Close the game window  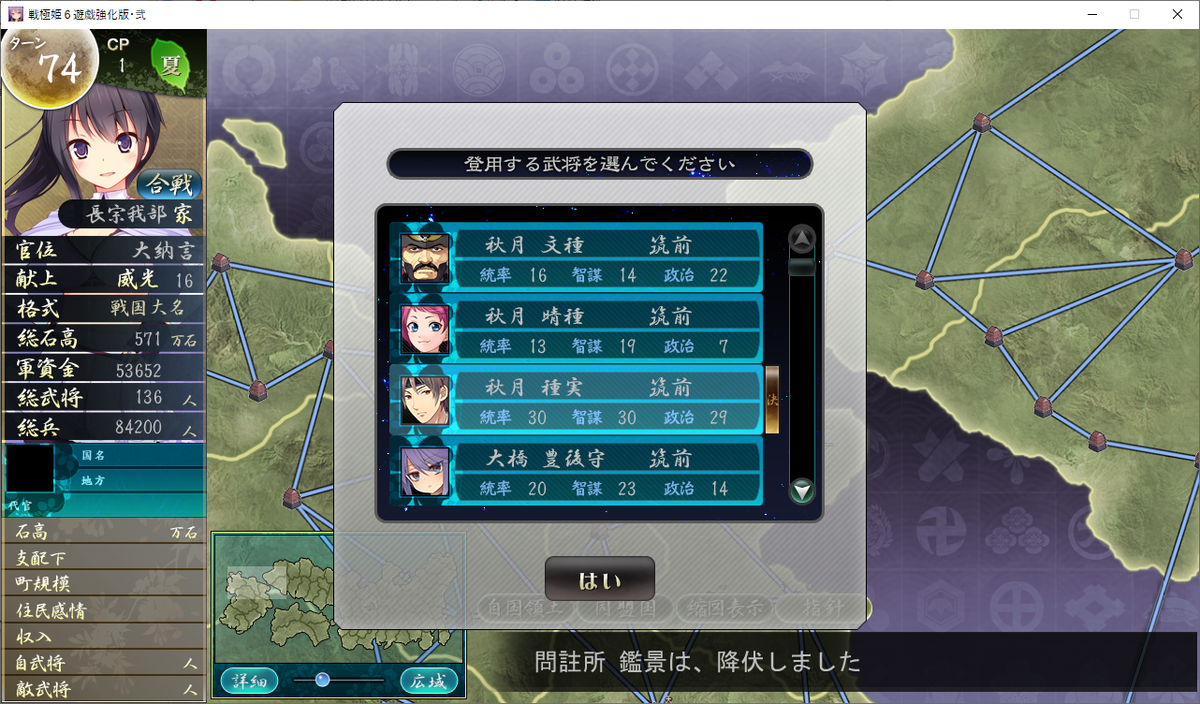click(x=1178, y=14)
